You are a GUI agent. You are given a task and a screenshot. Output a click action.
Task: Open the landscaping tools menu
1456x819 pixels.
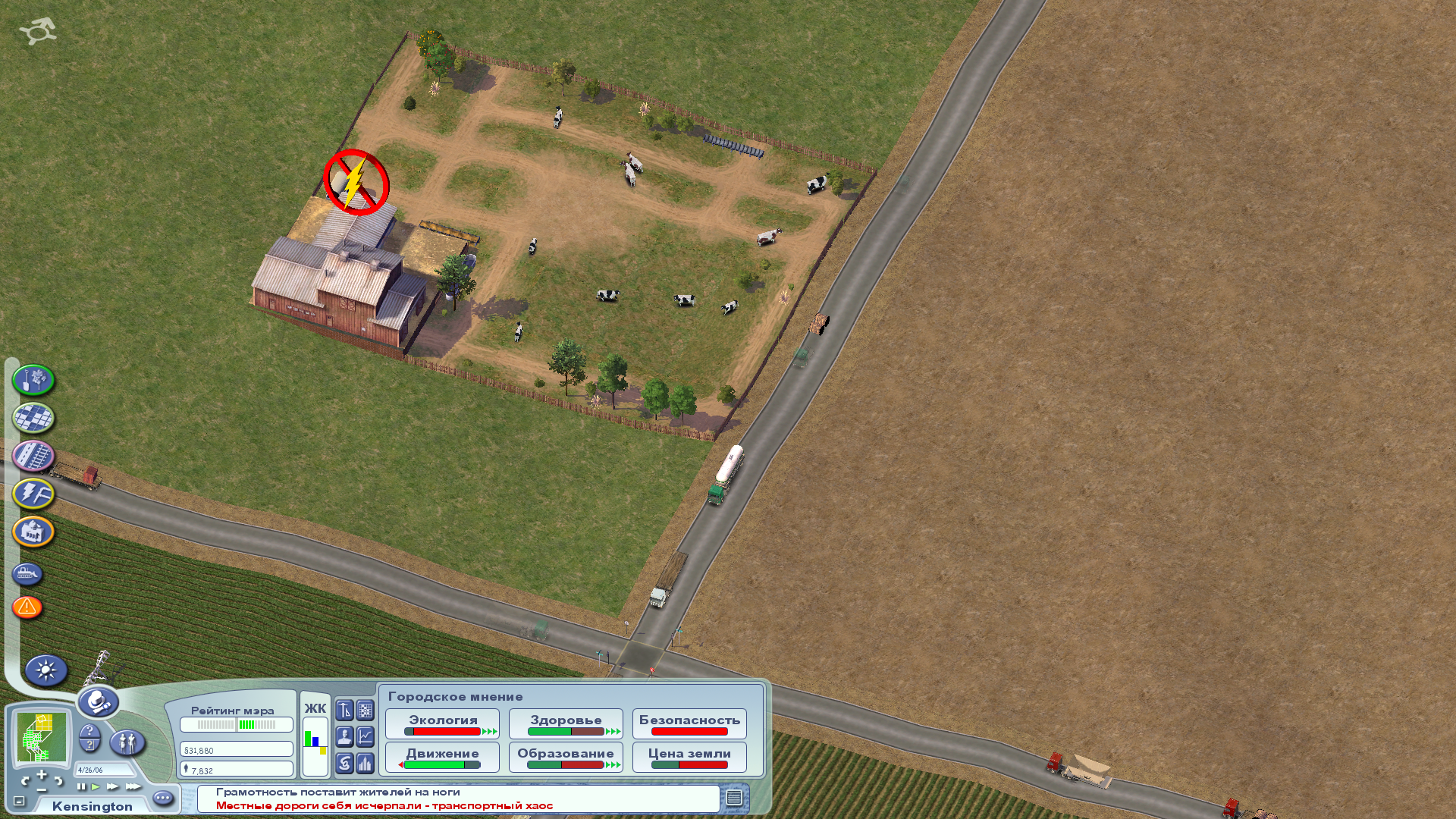pos(33,380)
